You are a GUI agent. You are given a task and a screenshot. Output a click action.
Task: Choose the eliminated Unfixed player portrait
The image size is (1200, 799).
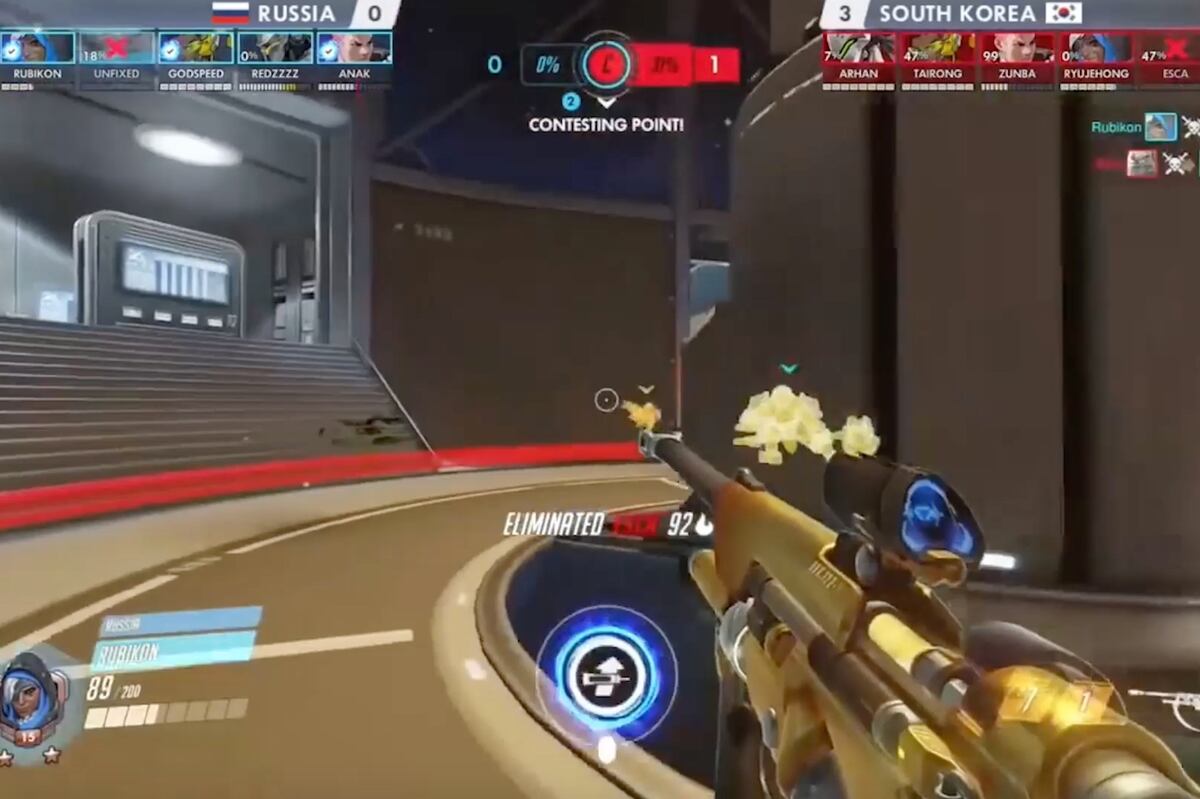point(117,48)
